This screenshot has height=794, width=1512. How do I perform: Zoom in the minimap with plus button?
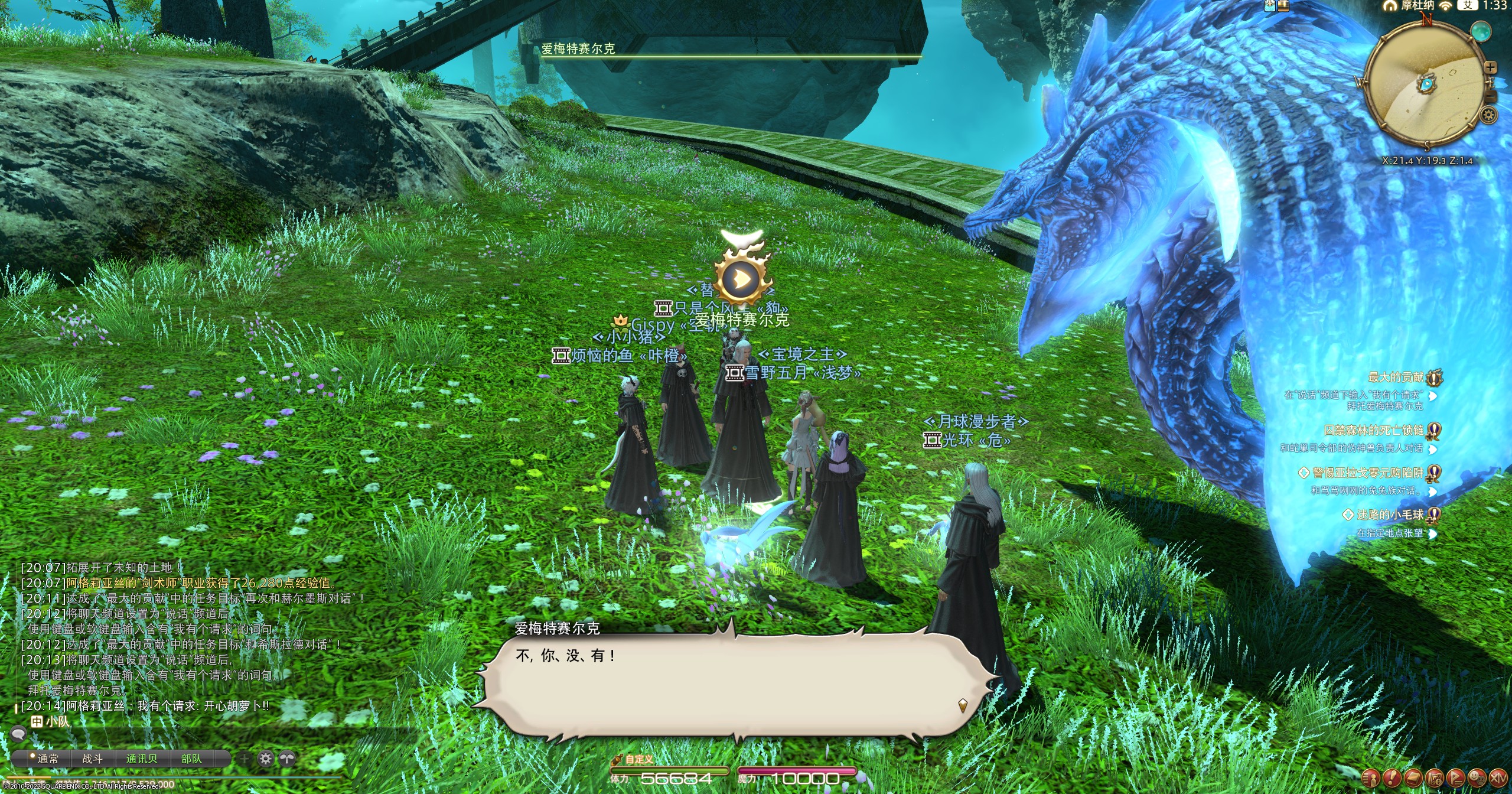pyautogui.click(x=1490, y=67)
